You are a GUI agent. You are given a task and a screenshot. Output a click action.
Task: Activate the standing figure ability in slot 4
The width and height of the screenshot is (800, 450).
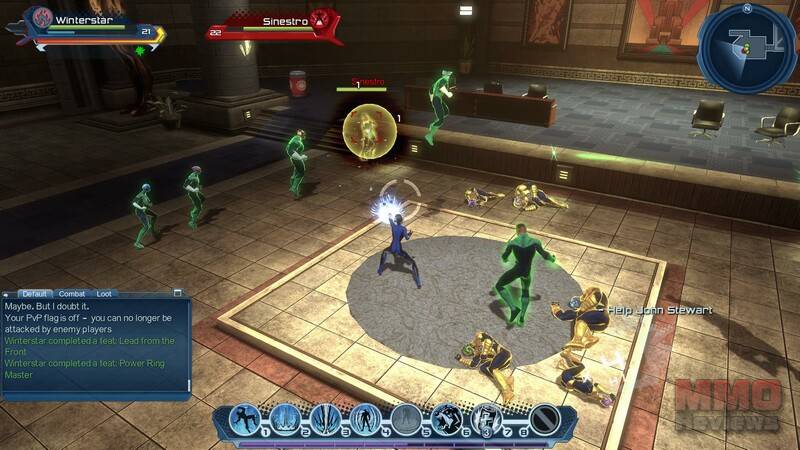pos(365,420)
